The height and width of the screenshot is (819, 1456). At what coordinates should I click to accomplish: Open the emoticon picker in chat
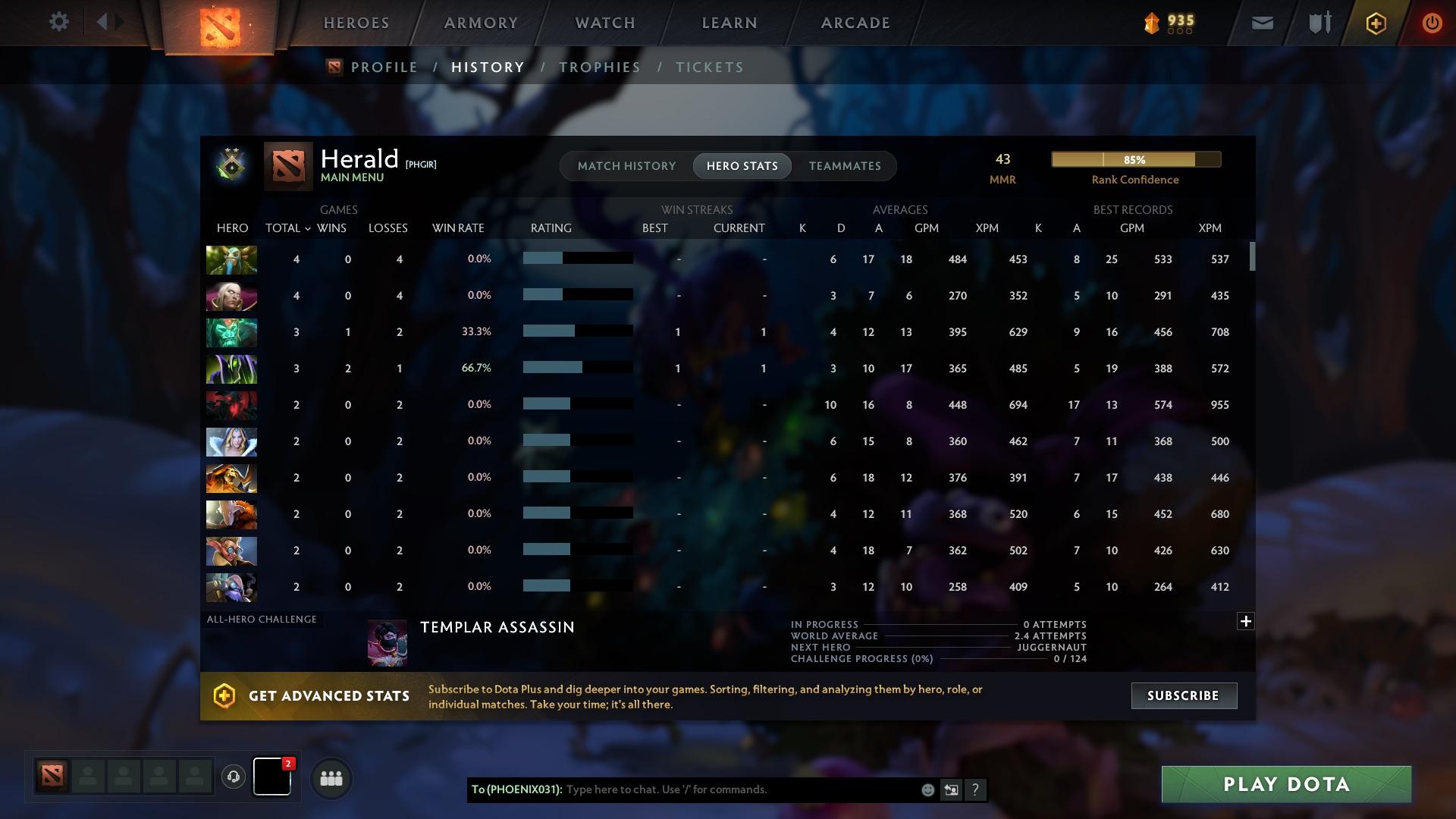(927, 789)
